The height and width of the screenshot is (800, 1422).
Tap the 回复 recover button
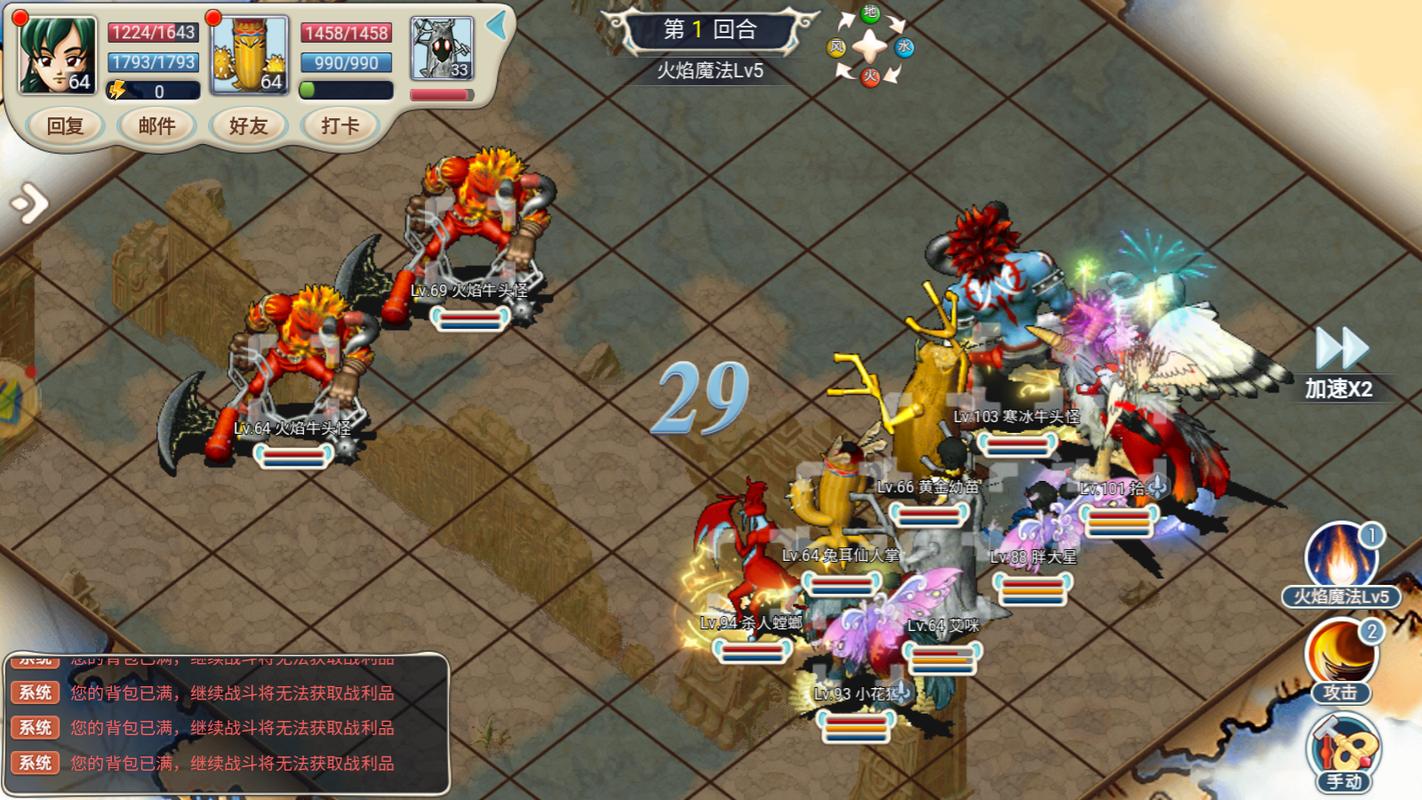tap(65, 126)
